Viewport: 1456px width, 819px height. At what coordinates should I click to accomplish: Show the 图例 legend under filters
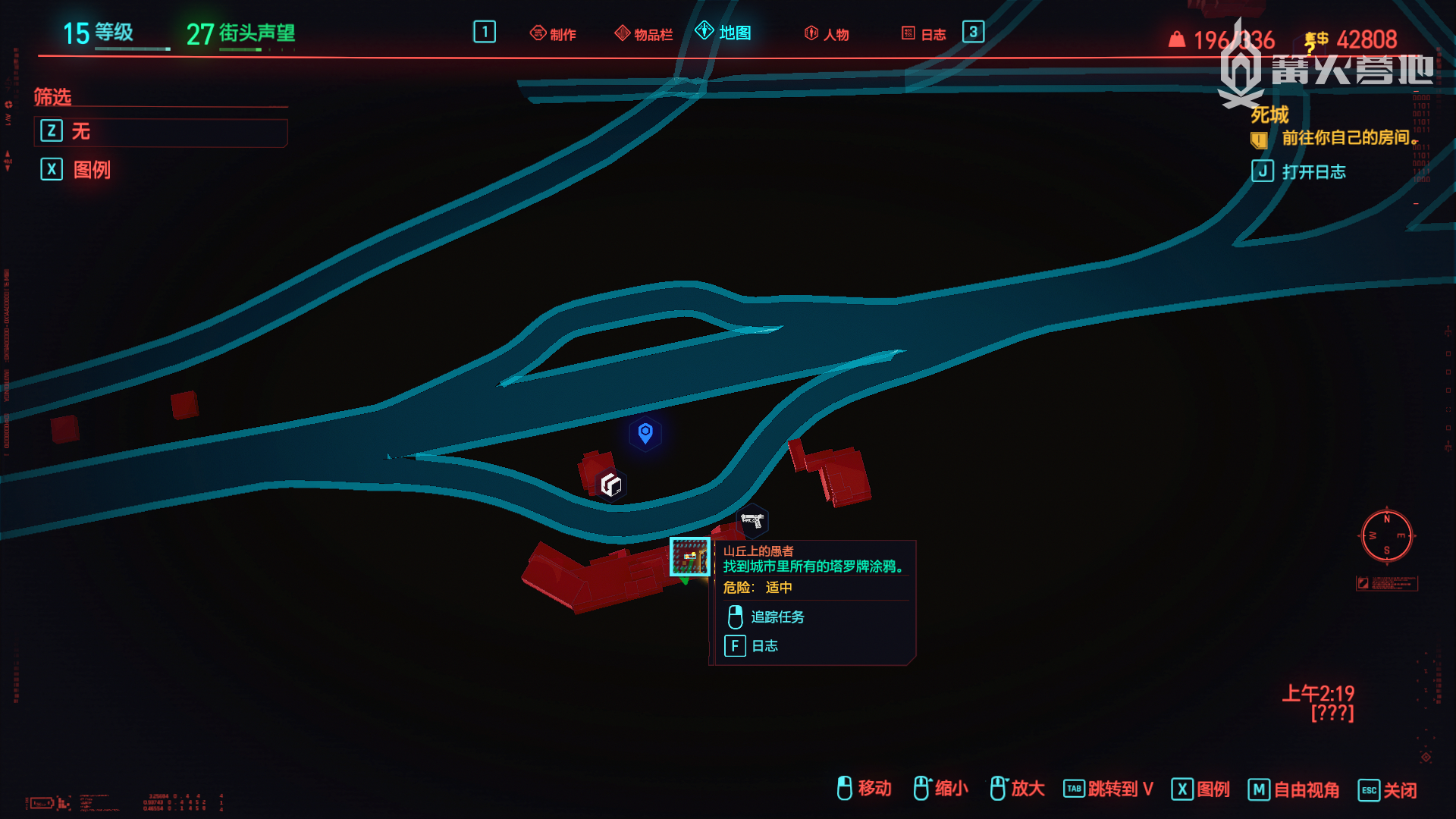[x=91, y=169]
